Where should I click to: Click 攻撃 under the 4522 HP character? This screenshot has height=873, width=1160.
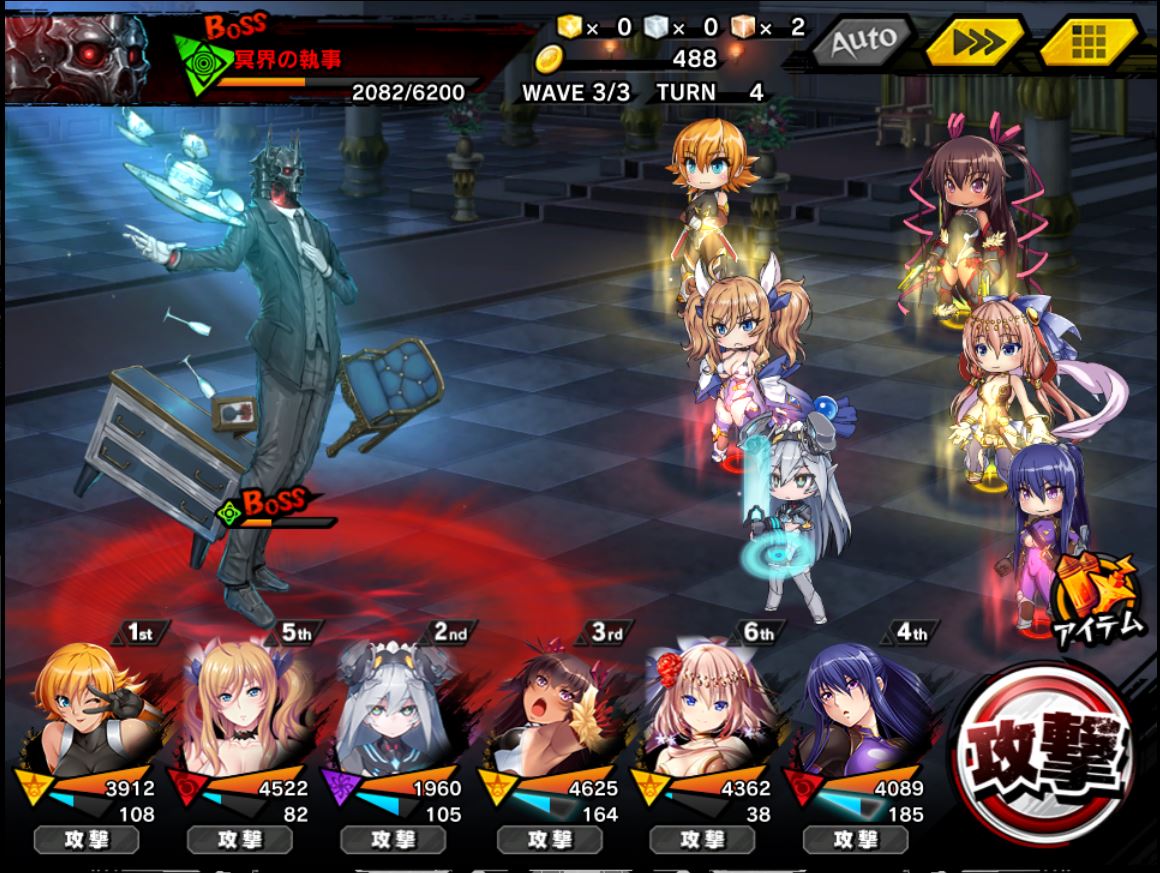[x=239, y=840]
